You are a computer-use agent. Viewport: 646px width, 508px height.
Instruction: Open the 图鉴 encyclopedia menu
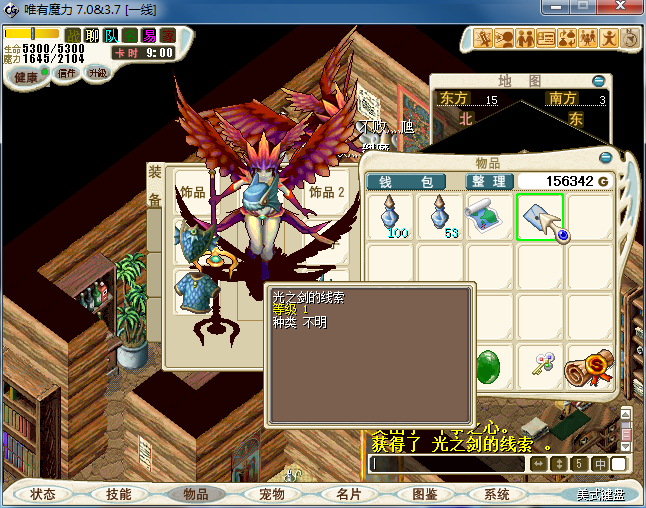point(424,494)
